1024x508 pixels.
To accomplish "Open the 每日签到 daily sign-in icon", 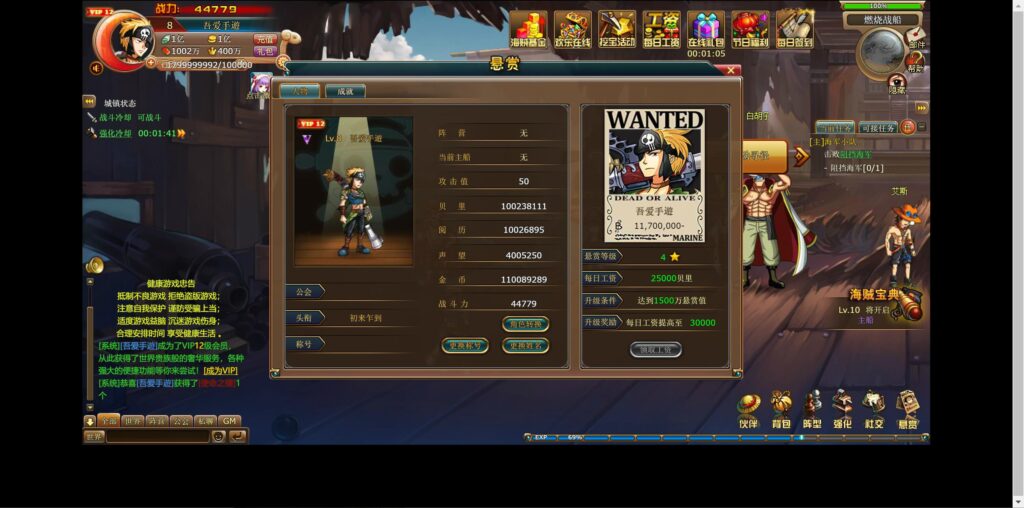I will 795,28.
